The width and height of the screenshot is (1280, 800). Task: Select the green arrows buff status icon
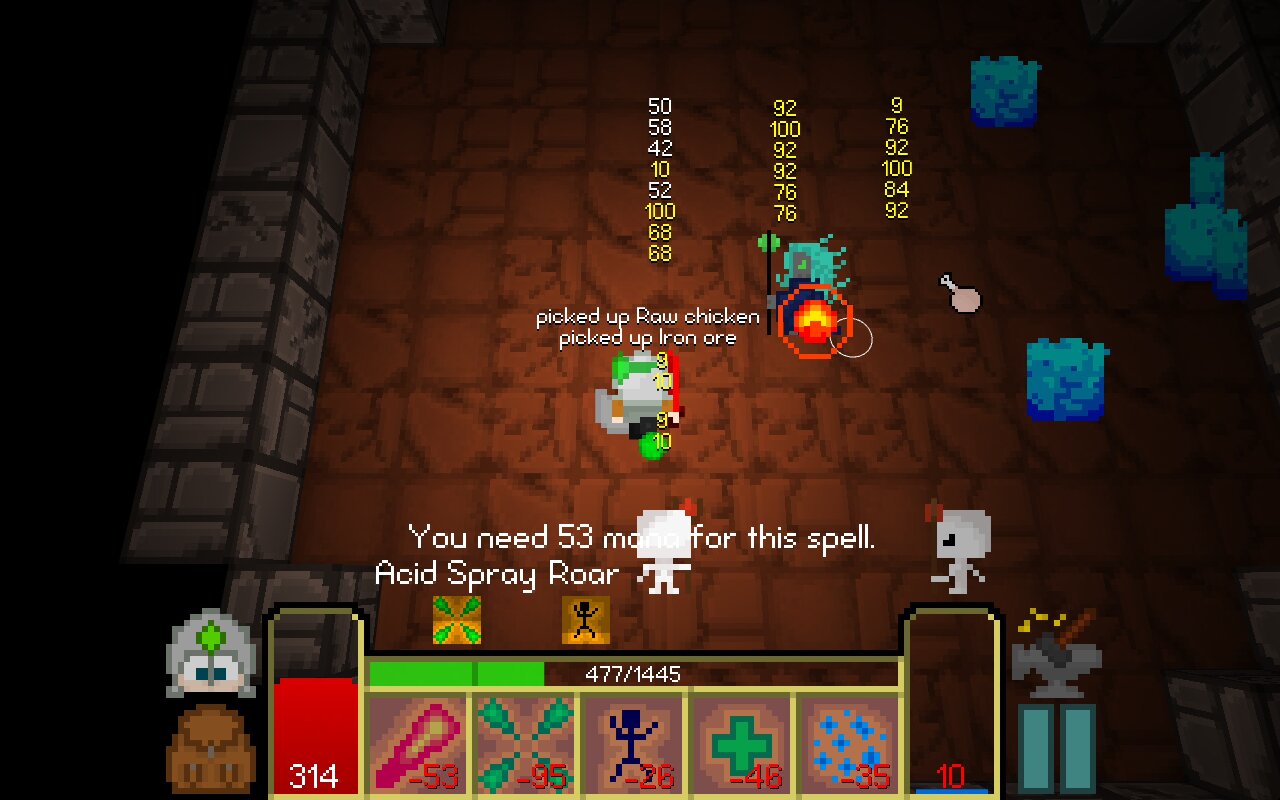(457, 620)
